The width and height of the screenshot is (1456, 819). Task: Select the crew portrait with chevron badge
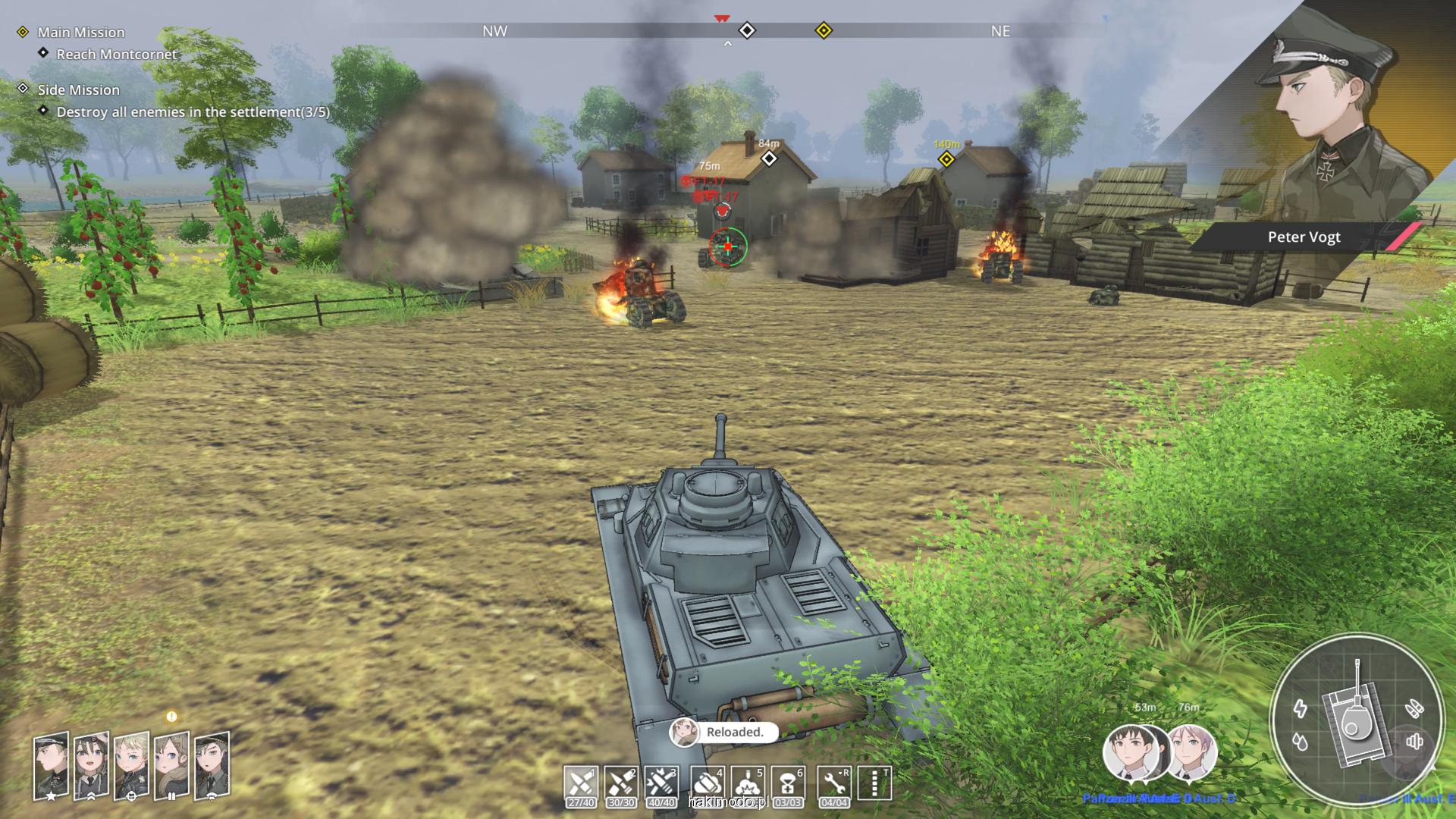tap(92, 764)
